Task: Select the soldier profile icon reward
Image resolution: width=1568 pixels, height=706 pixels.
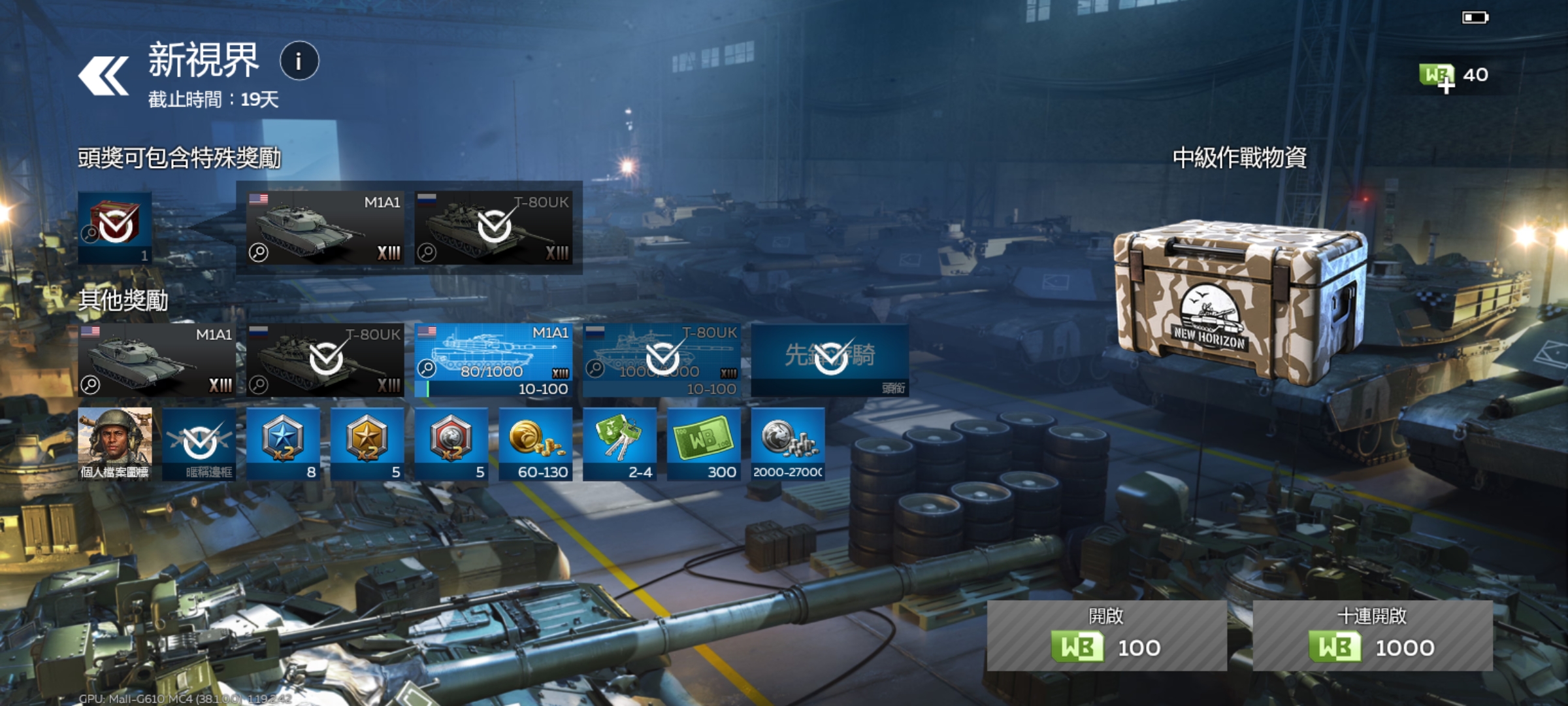Action: [115, 444]
